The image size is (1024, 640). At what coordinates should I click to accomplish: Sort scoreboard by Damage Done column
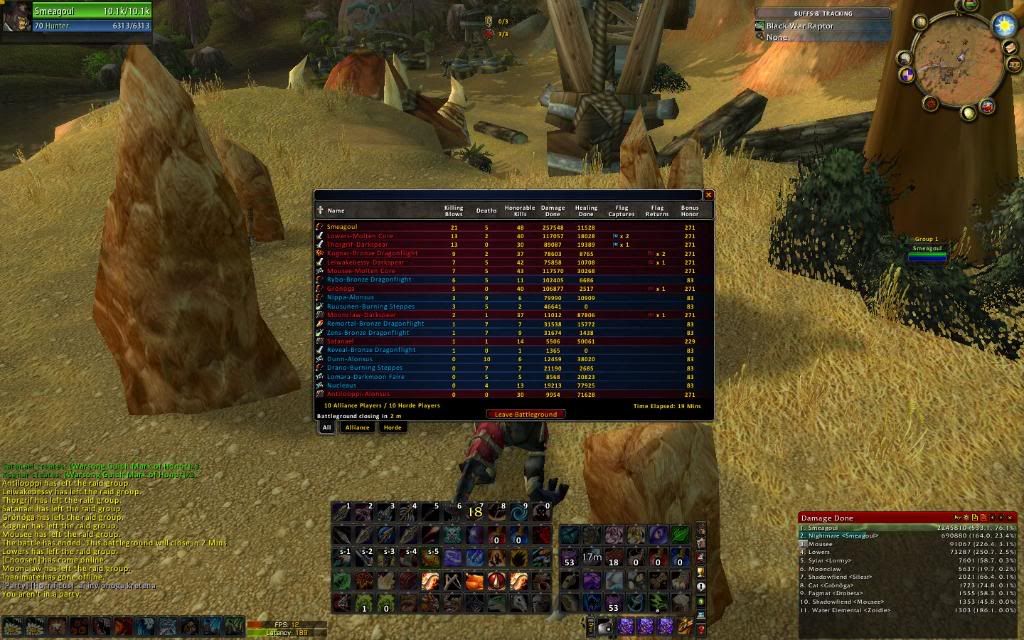coord(553,210)
